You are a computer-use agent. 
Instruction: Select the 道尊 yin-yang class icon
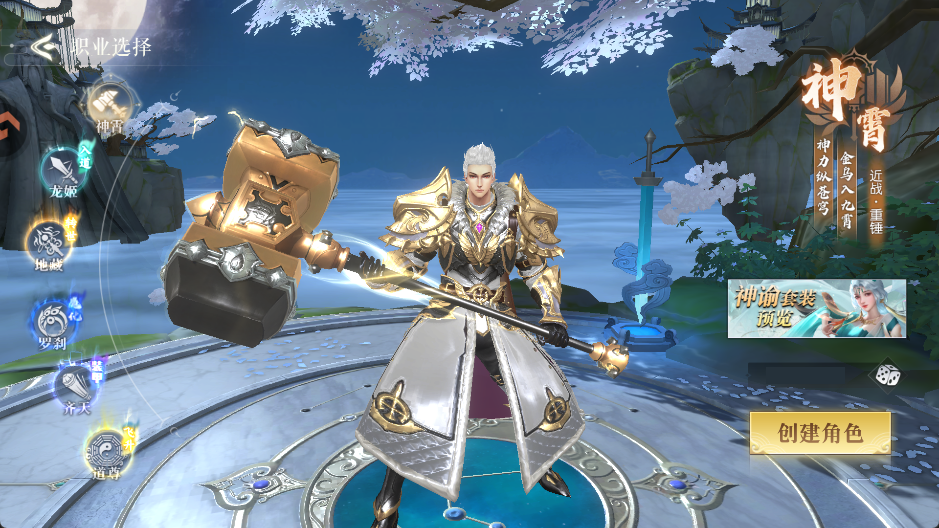click(x=105, y=446)
